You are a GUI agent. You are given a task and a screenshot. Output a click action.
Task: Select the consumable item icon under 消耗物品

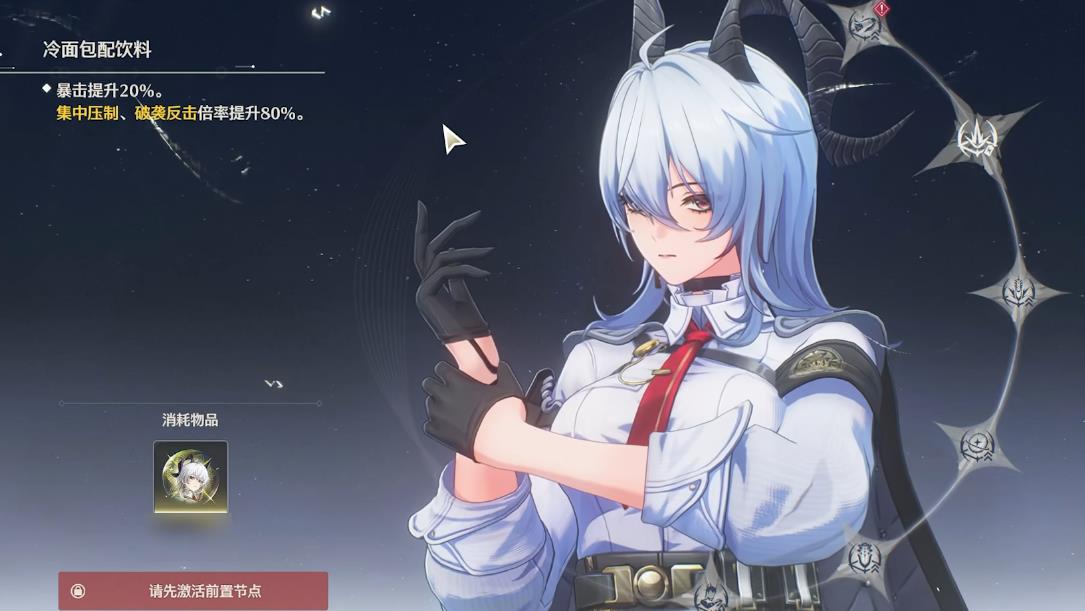point(190,476)
